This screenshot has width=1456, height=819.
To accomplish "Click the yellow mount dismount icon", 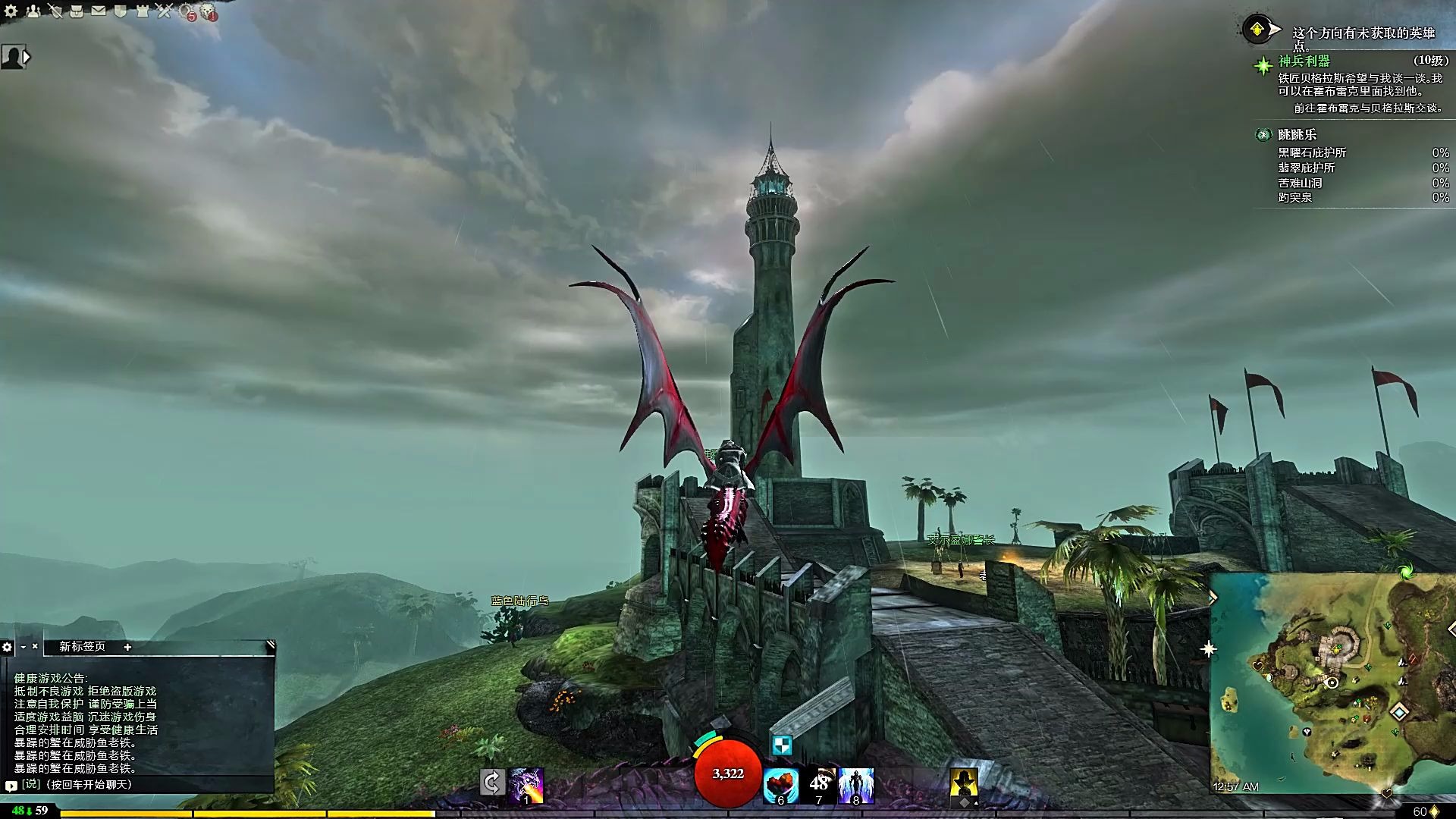I will pyautogui.click(x=964, y=783).
